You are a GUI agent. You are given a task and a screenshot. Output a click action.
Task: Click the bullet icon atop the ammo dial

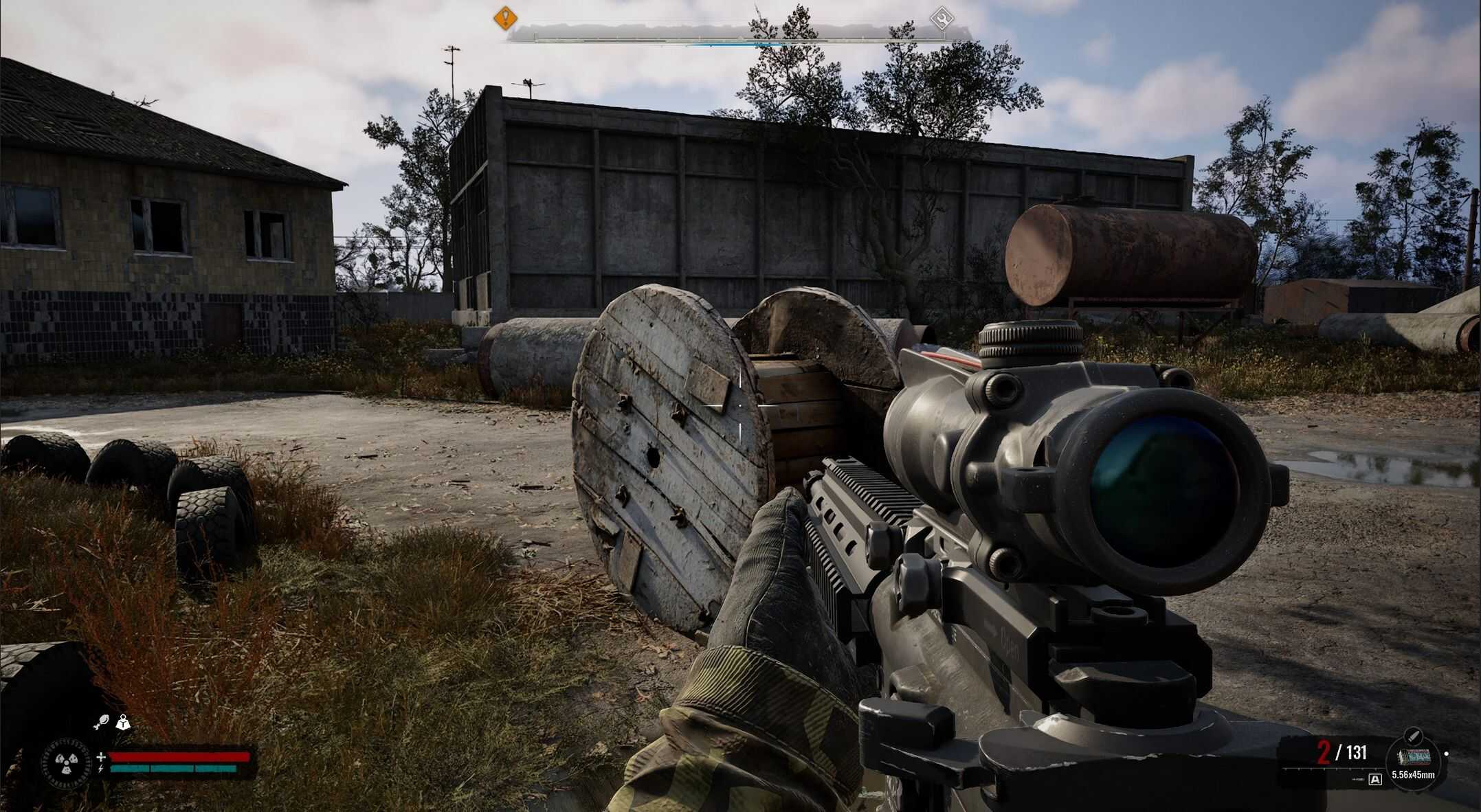pos(1414,736)
